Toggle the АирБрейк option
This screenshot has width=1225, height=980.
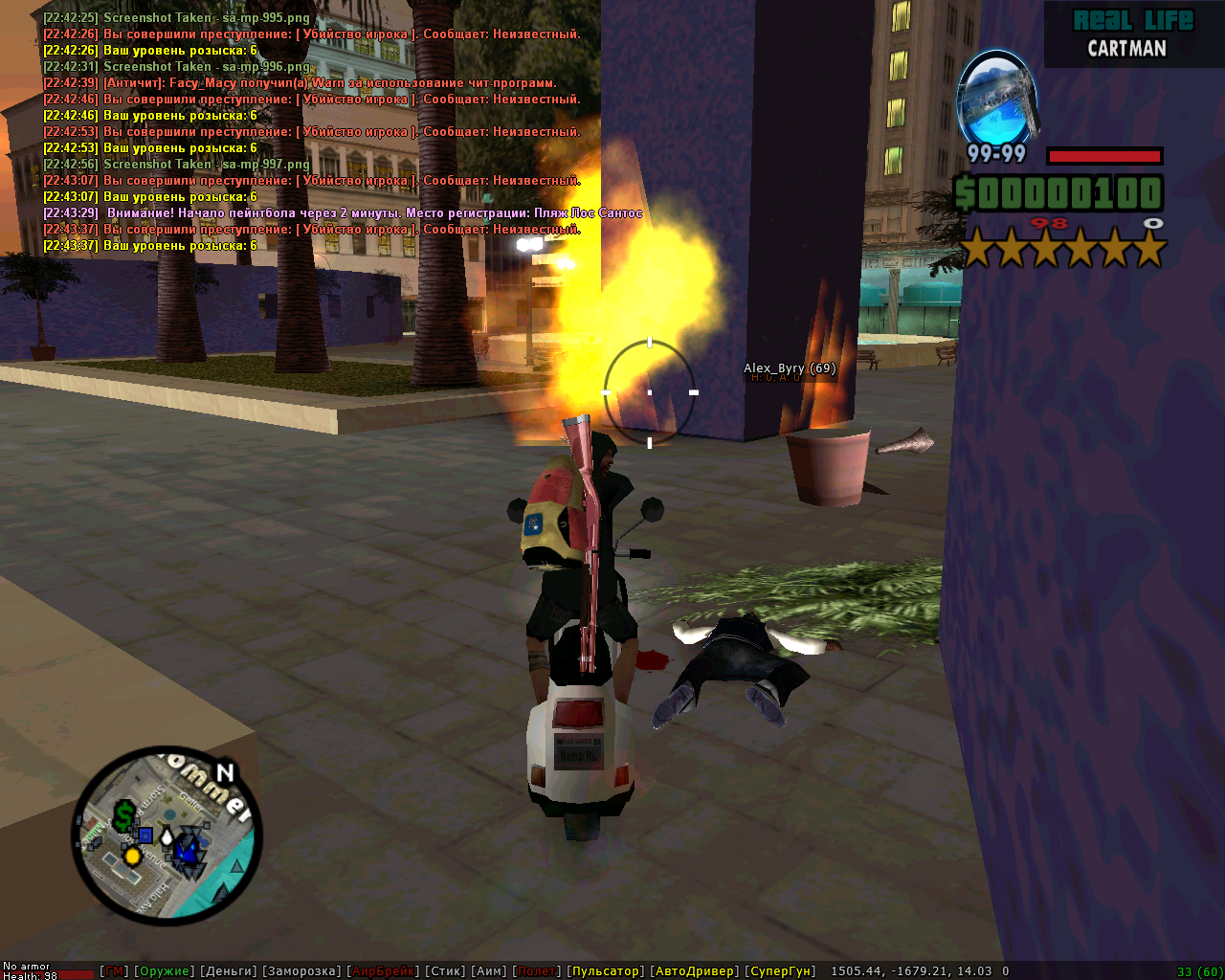click(x=383, y=971)
